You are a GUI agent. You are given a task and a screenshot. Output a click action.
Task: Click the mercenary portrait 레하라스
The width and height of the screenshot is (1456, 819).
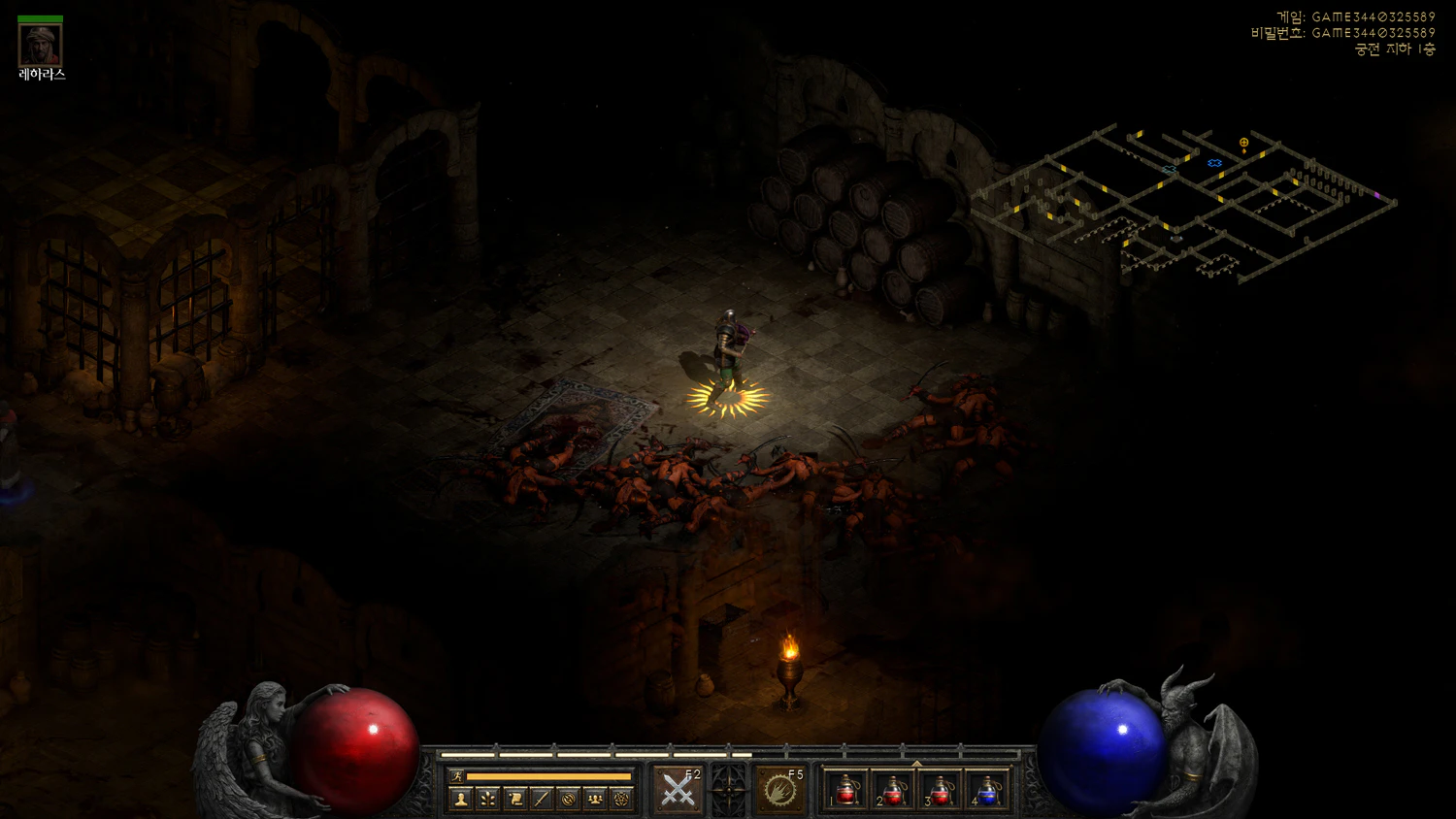[41, 45]
